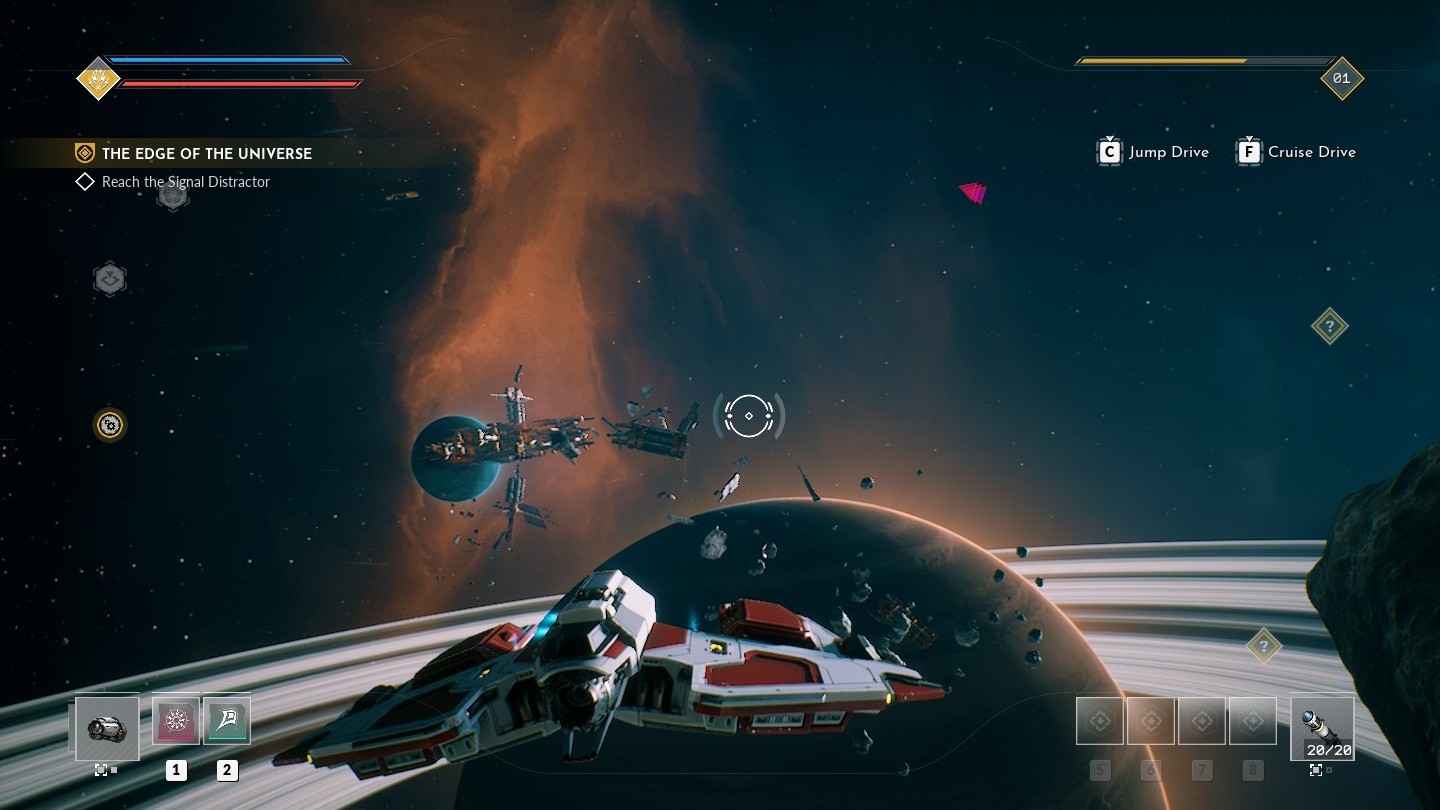
Task: Click the central aiming reticle
Action: coord(749,415)
